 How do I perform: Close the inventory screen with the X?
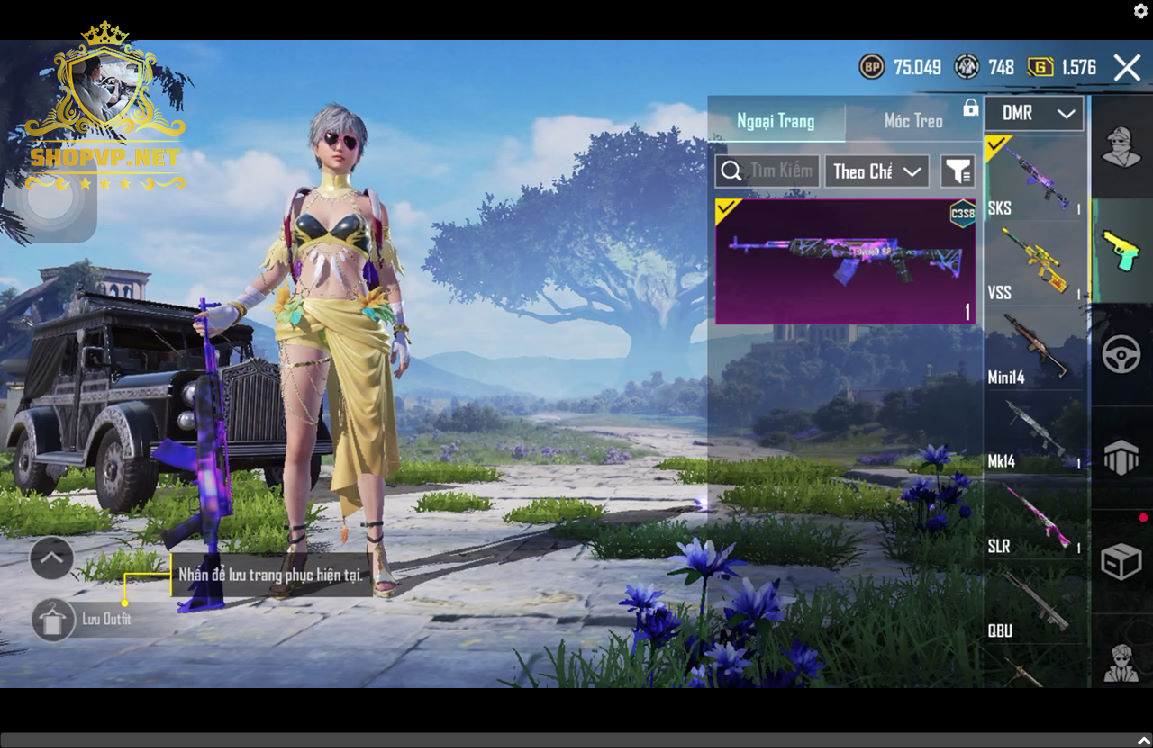coord(1126,68)
